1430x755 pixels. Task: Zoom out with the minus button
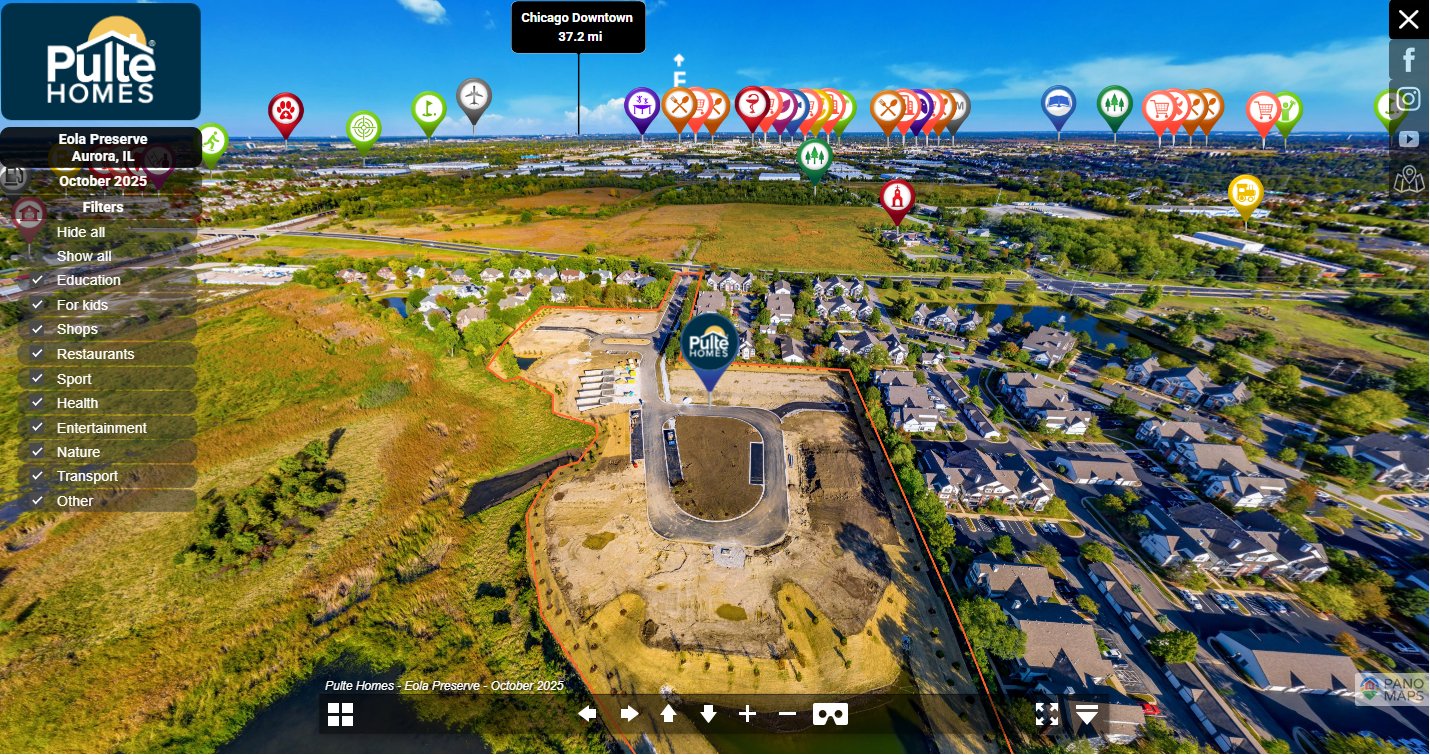[x=787, y=714]
